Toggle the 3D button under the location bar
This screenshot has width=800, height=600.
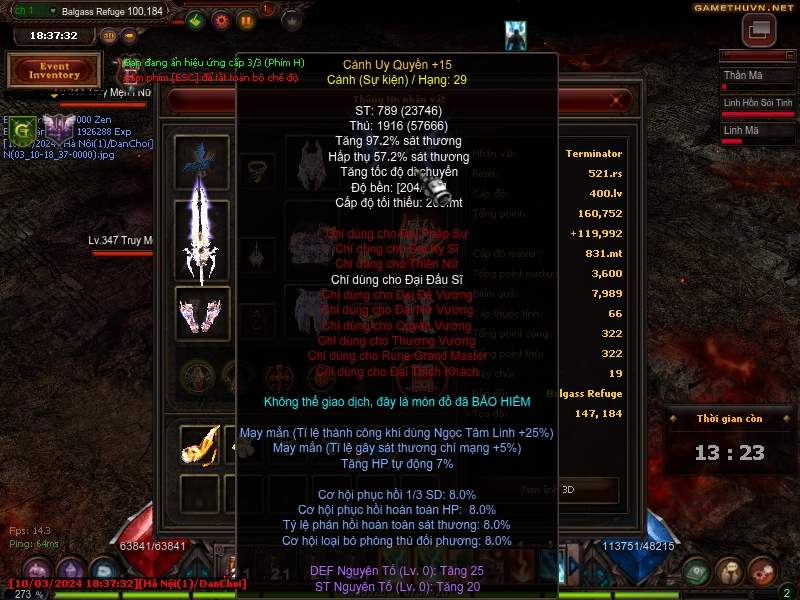coord(110,36)
